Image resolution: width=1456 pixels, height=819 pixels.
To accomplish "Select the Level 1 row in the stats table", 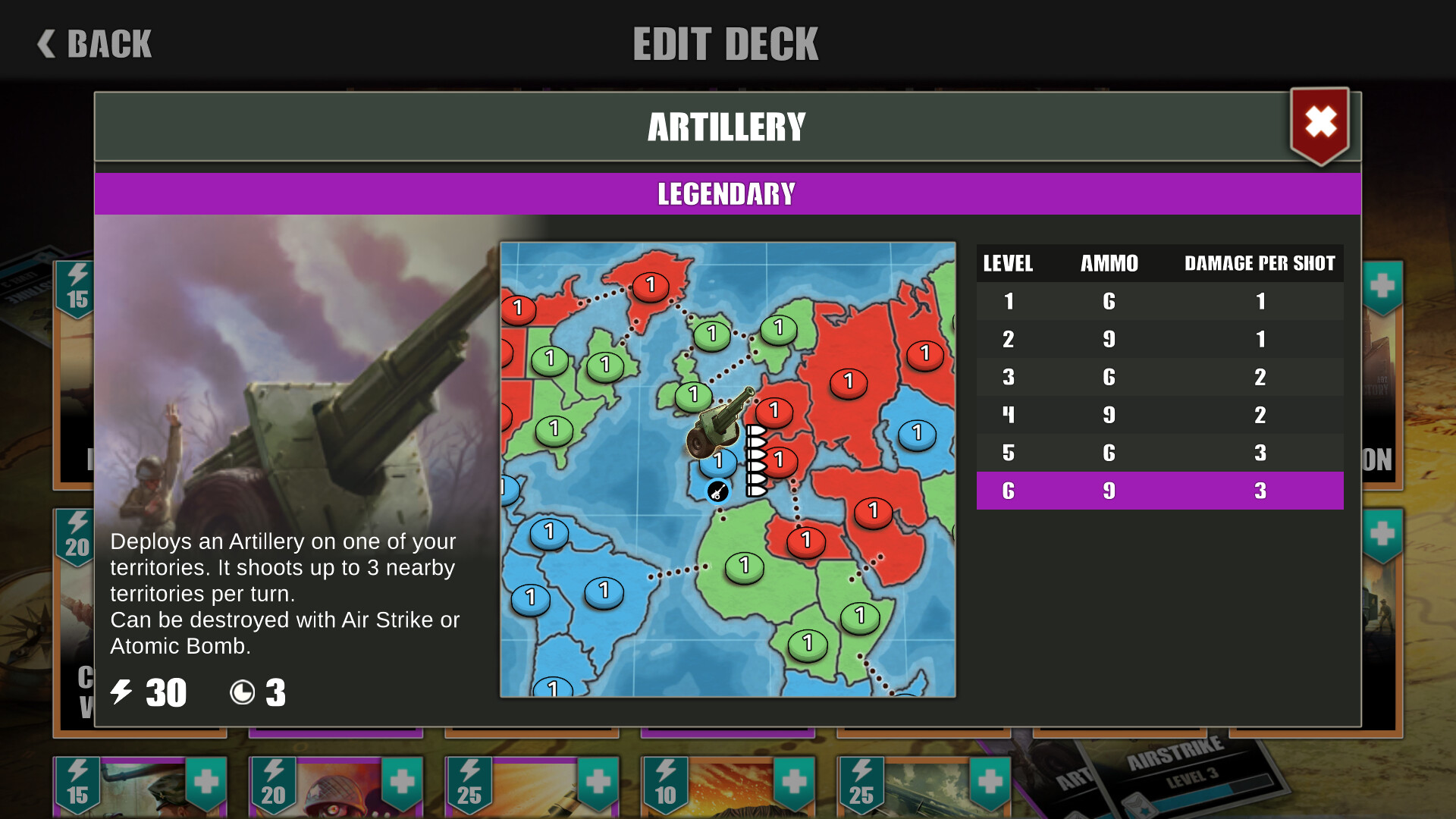I will click(1159, 301).
